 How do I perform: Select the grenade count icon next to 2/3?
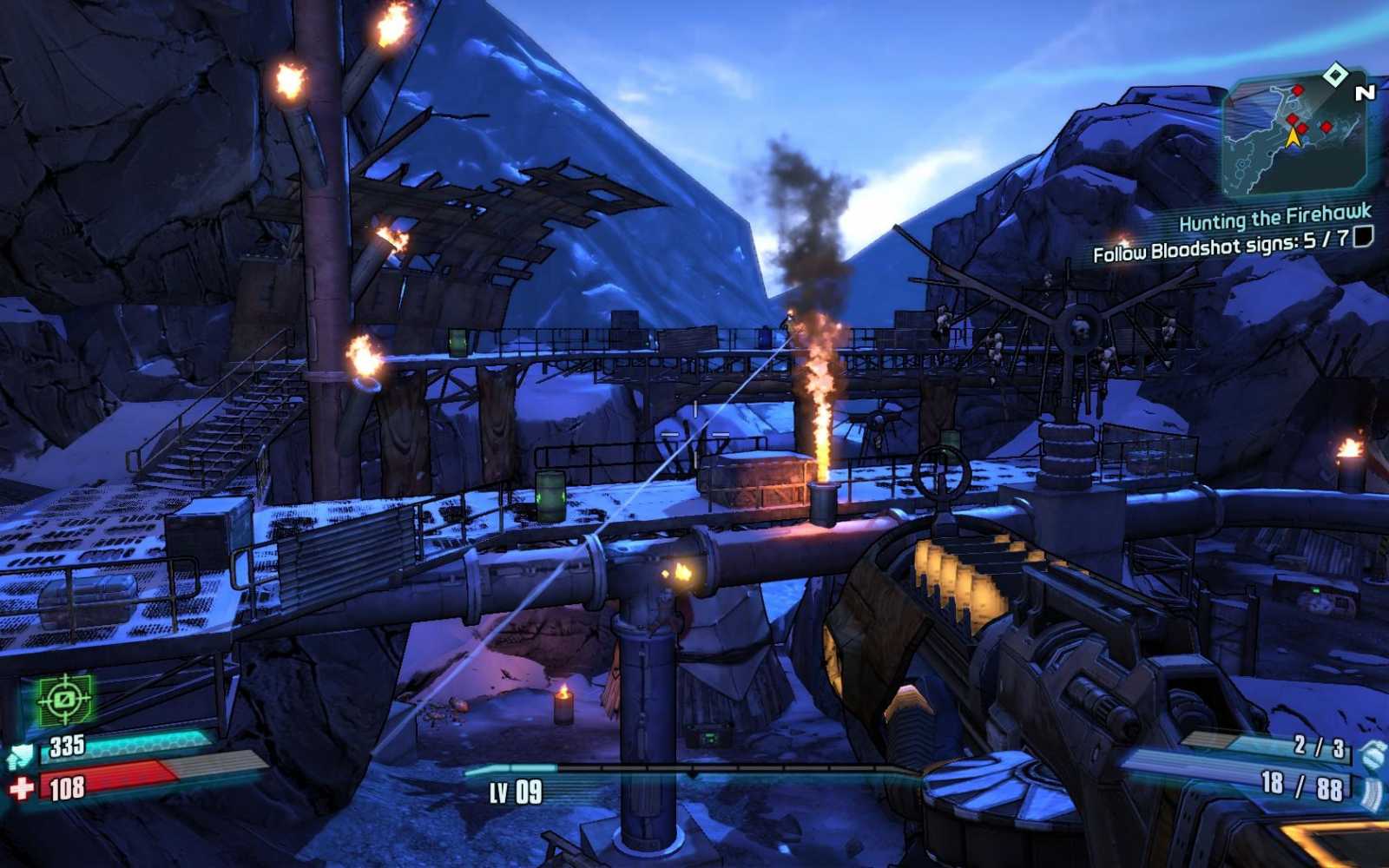coord(1372,753)
